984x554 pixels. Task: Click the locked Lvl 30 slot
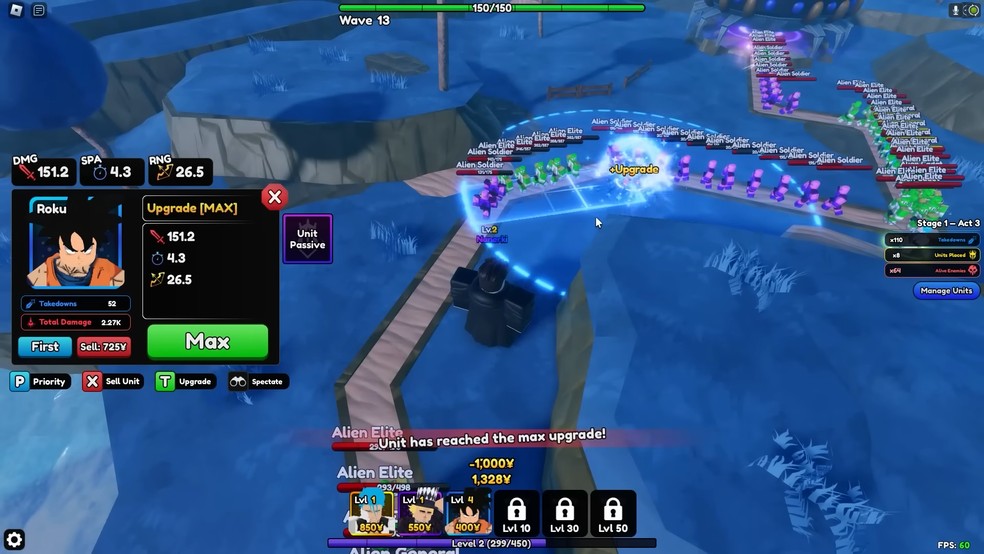tap(565, 513)
